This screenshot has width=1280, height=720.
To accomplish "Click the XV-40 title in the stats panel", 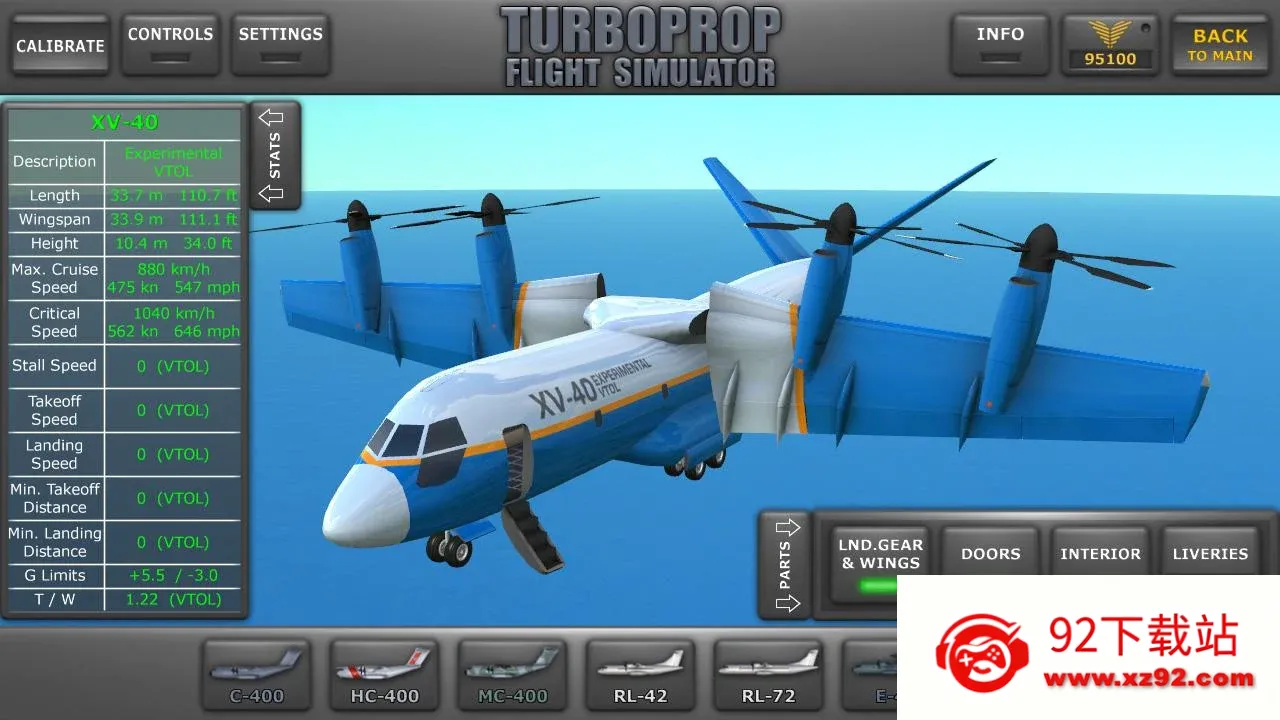I will (x=124, y=121).
